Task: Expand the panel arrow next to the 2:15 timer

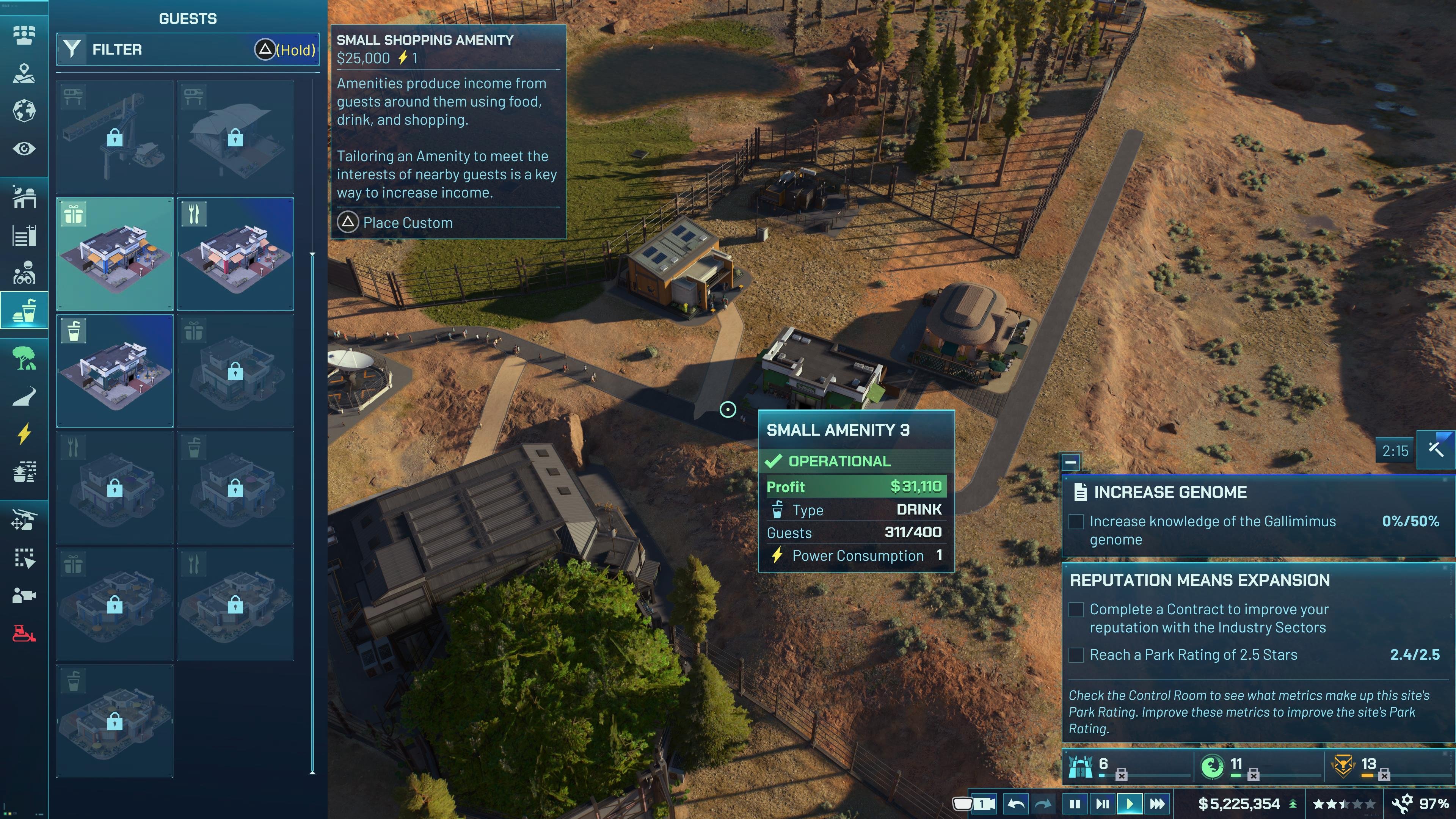Action: (1436, 450)
